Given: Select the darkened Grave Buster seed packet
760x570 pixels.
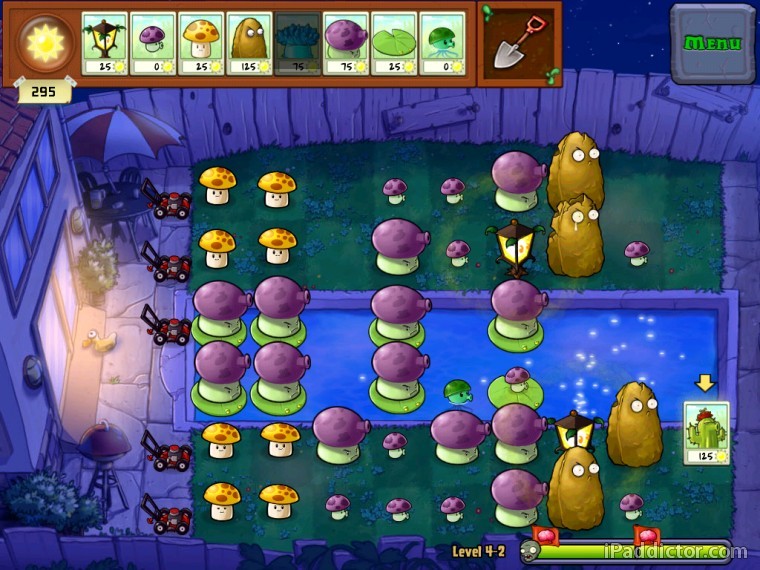Looking at the screenshot, I should tap(297, 44).
